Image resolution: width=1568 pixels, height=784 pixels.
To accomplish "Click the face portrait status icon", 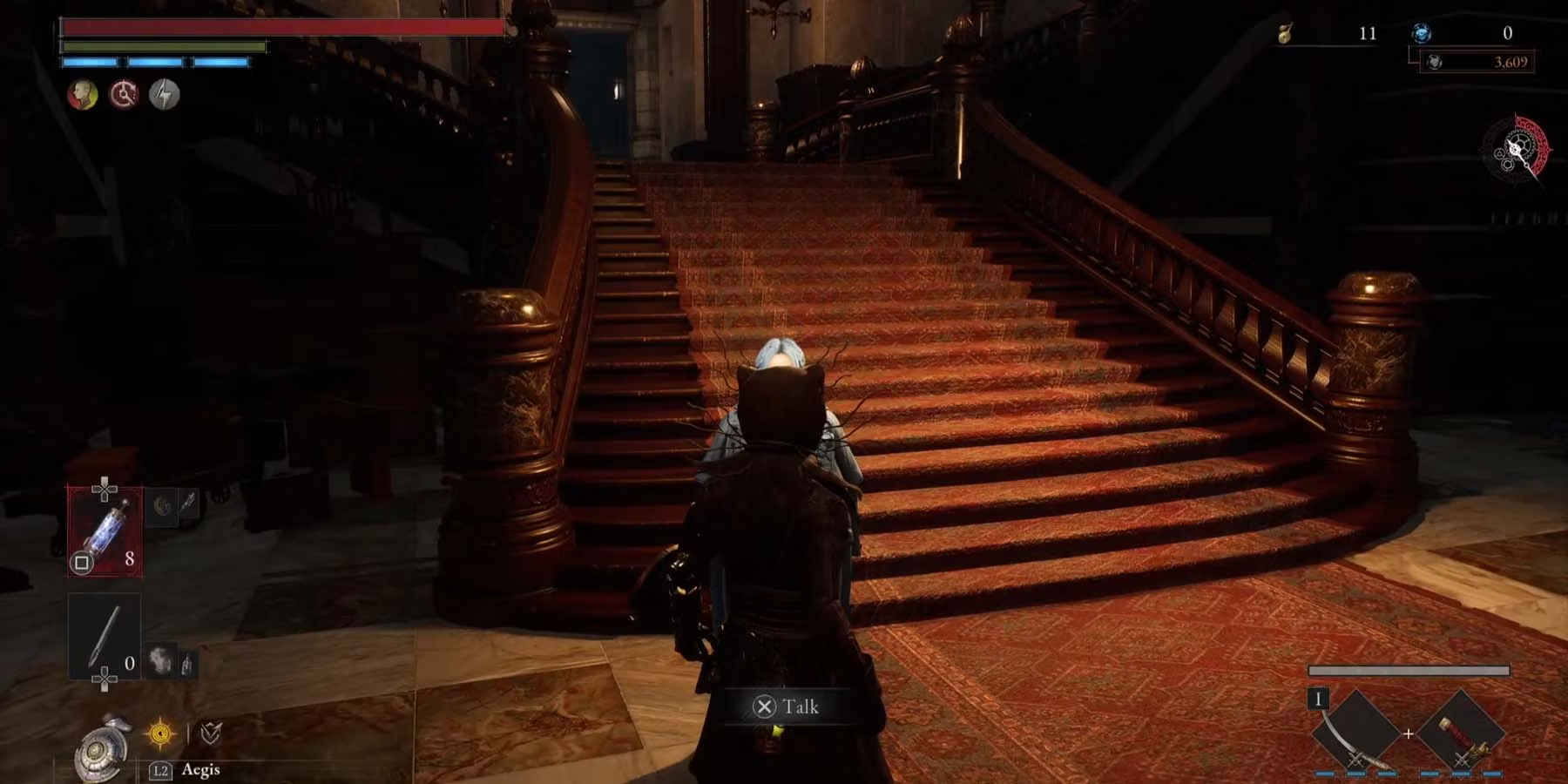I will (x=83, y=94).
